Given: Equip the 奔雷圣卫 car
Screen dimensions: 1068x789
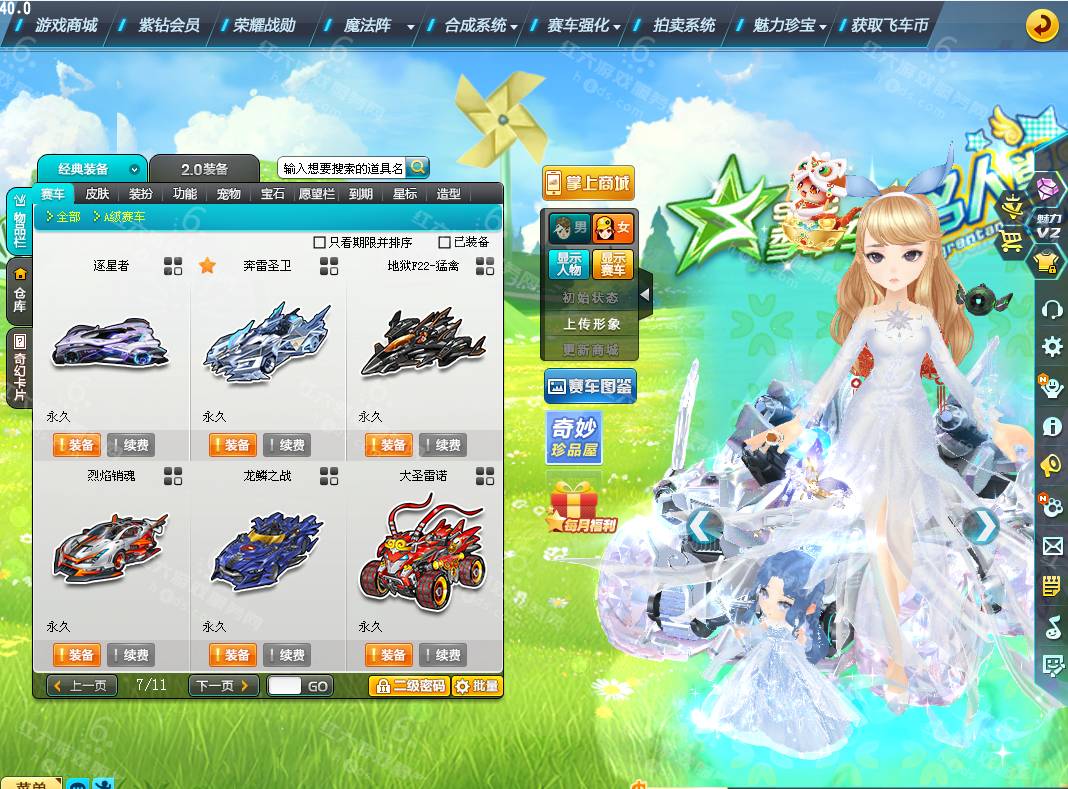Looking at the screenshot, I should (232, 445).
